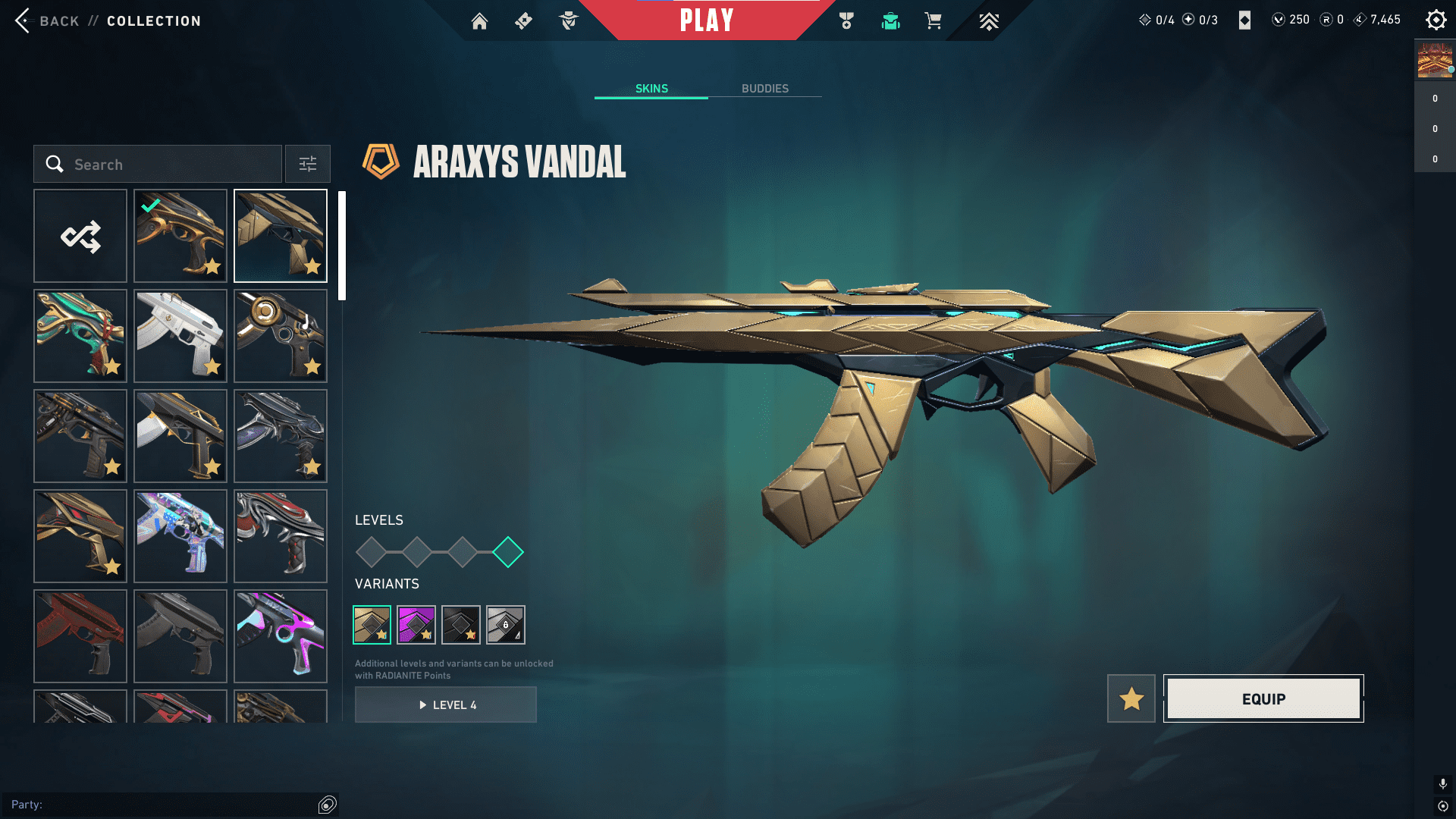
Task: Toggle favorite star for this skin
Action: coord(1131,698)
